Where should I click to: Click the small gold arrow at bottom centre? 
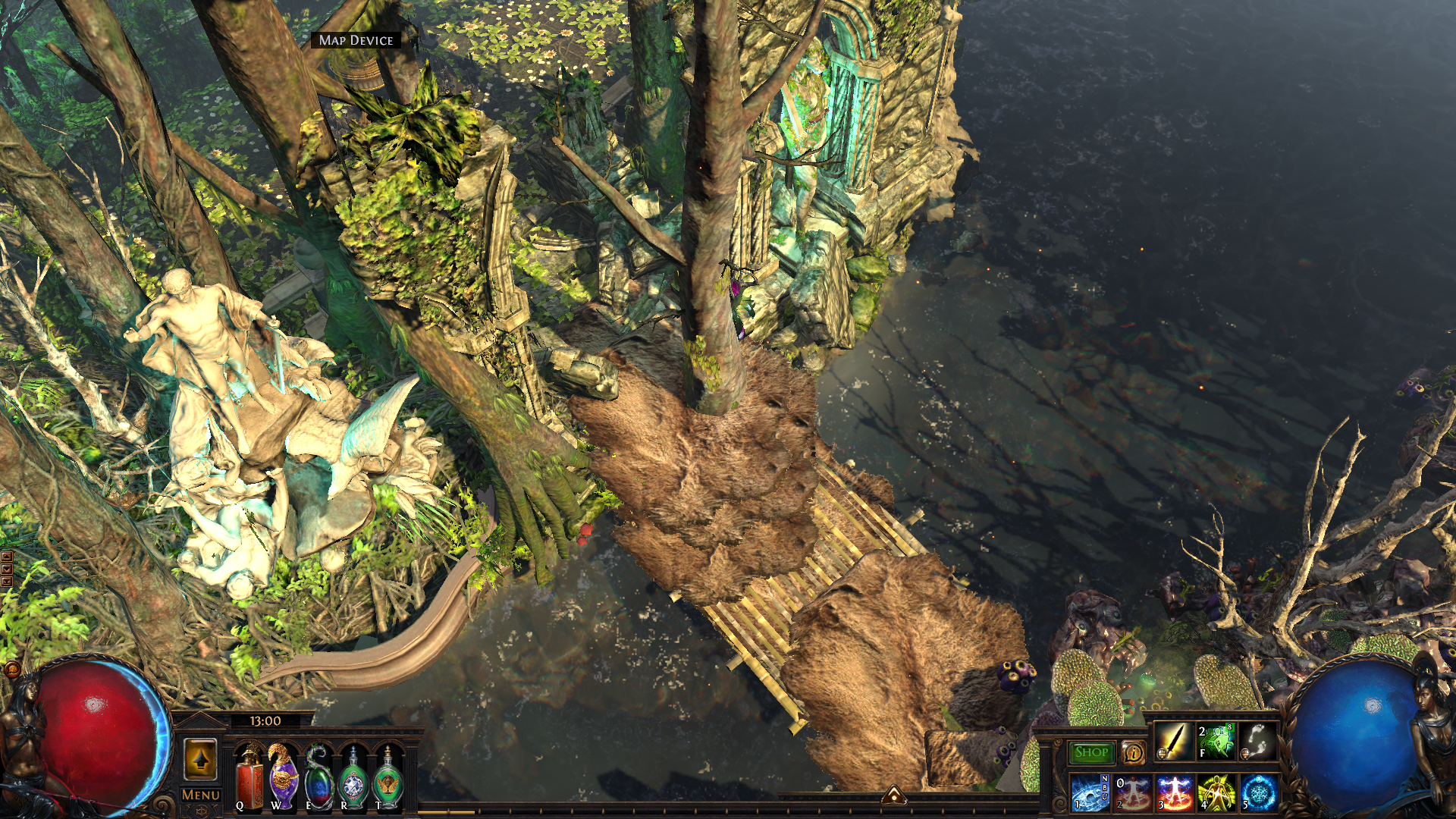coord(893,795)
